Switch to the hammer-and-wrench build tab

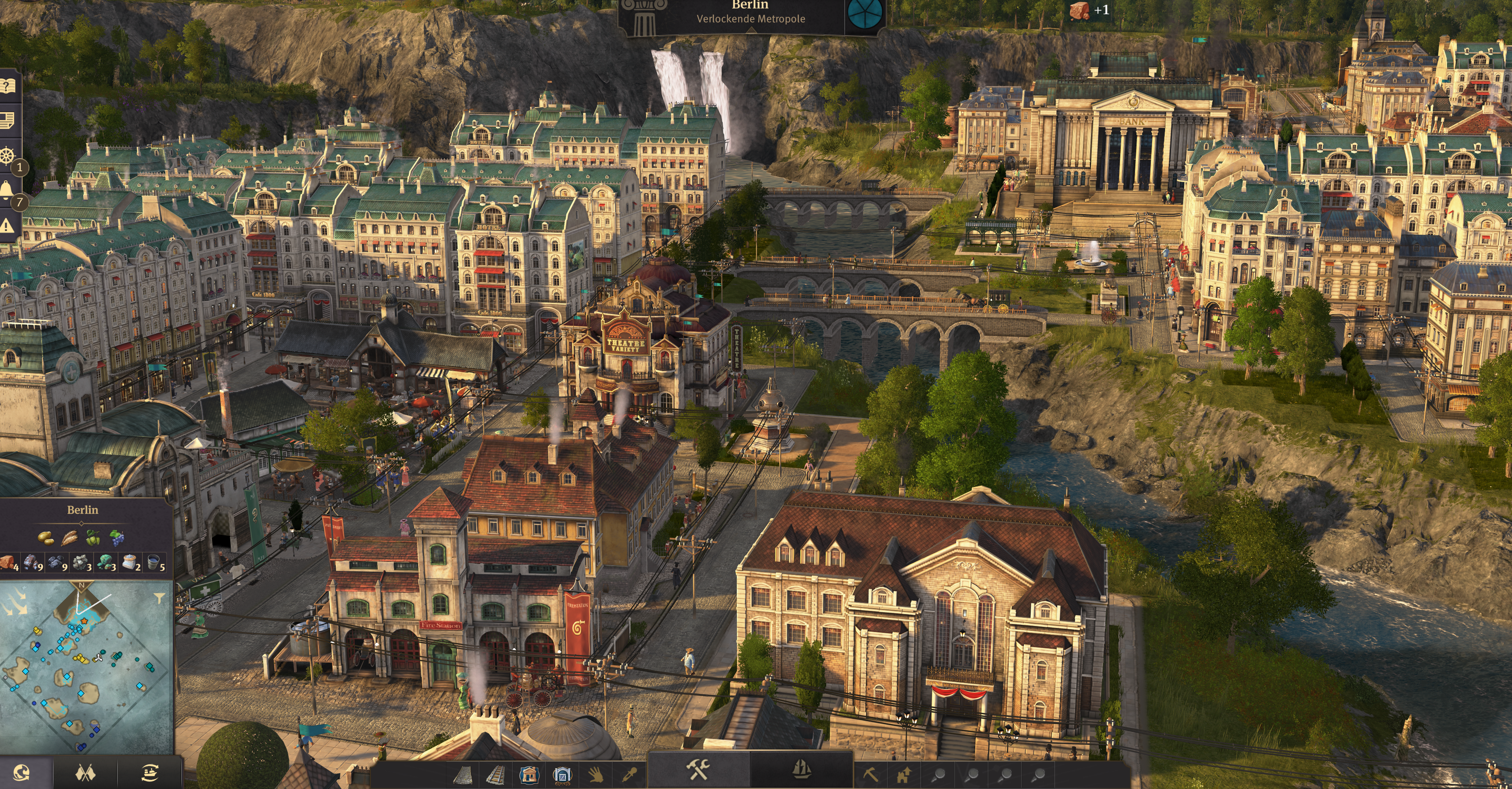[x=699, y=768]
